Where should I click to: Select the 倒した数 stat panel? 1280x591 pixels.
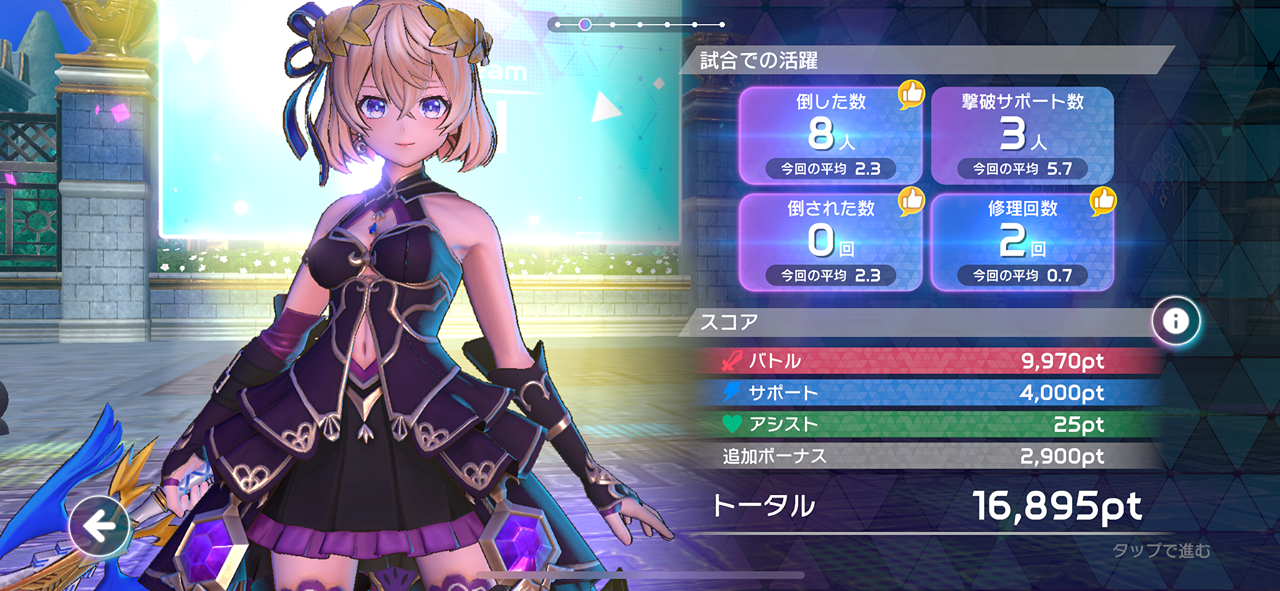tap(830, 136)
